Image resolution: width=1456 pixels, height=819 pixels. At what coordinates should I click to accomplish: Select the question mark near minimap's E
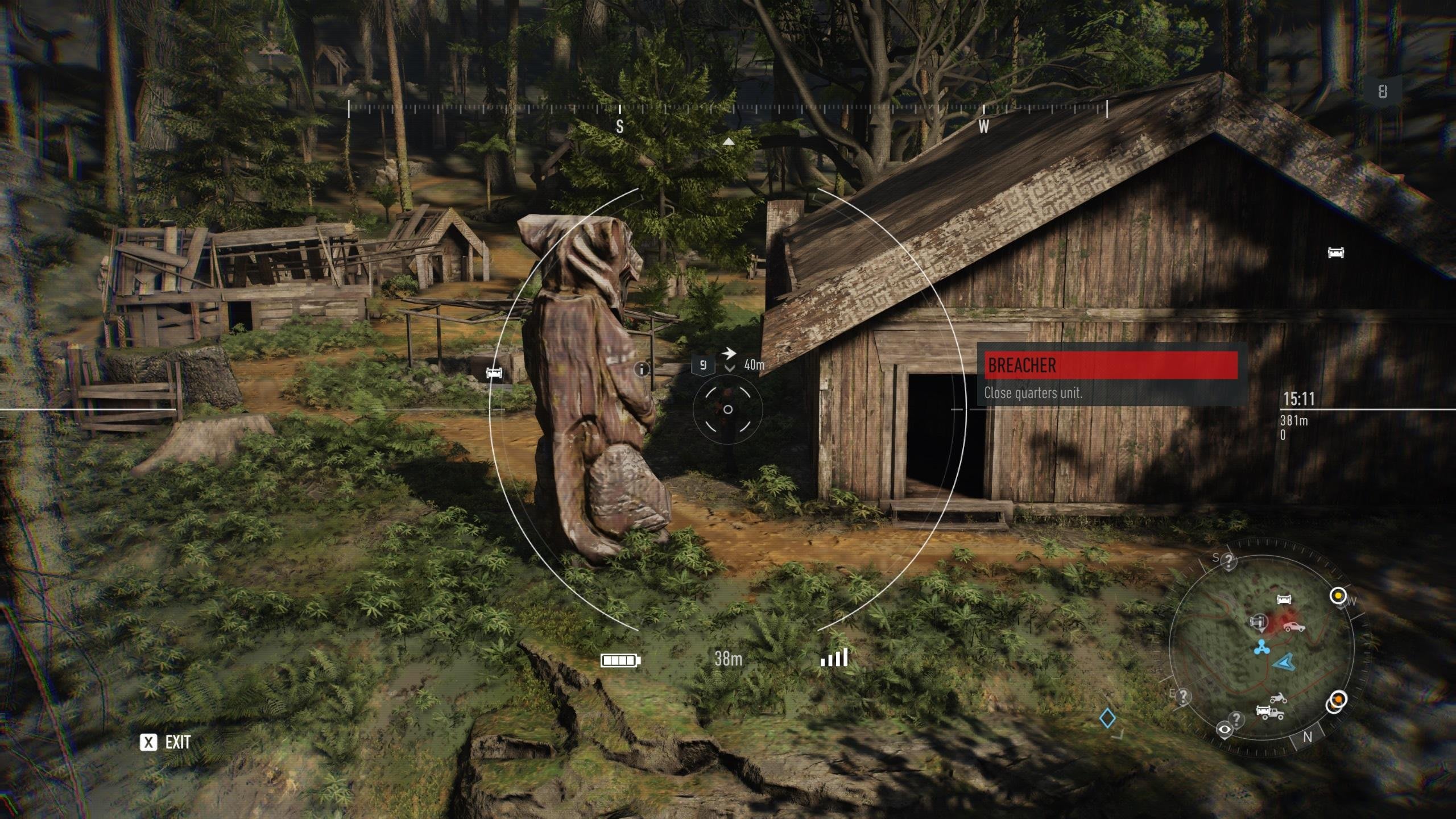click(x=1184, y=696)
